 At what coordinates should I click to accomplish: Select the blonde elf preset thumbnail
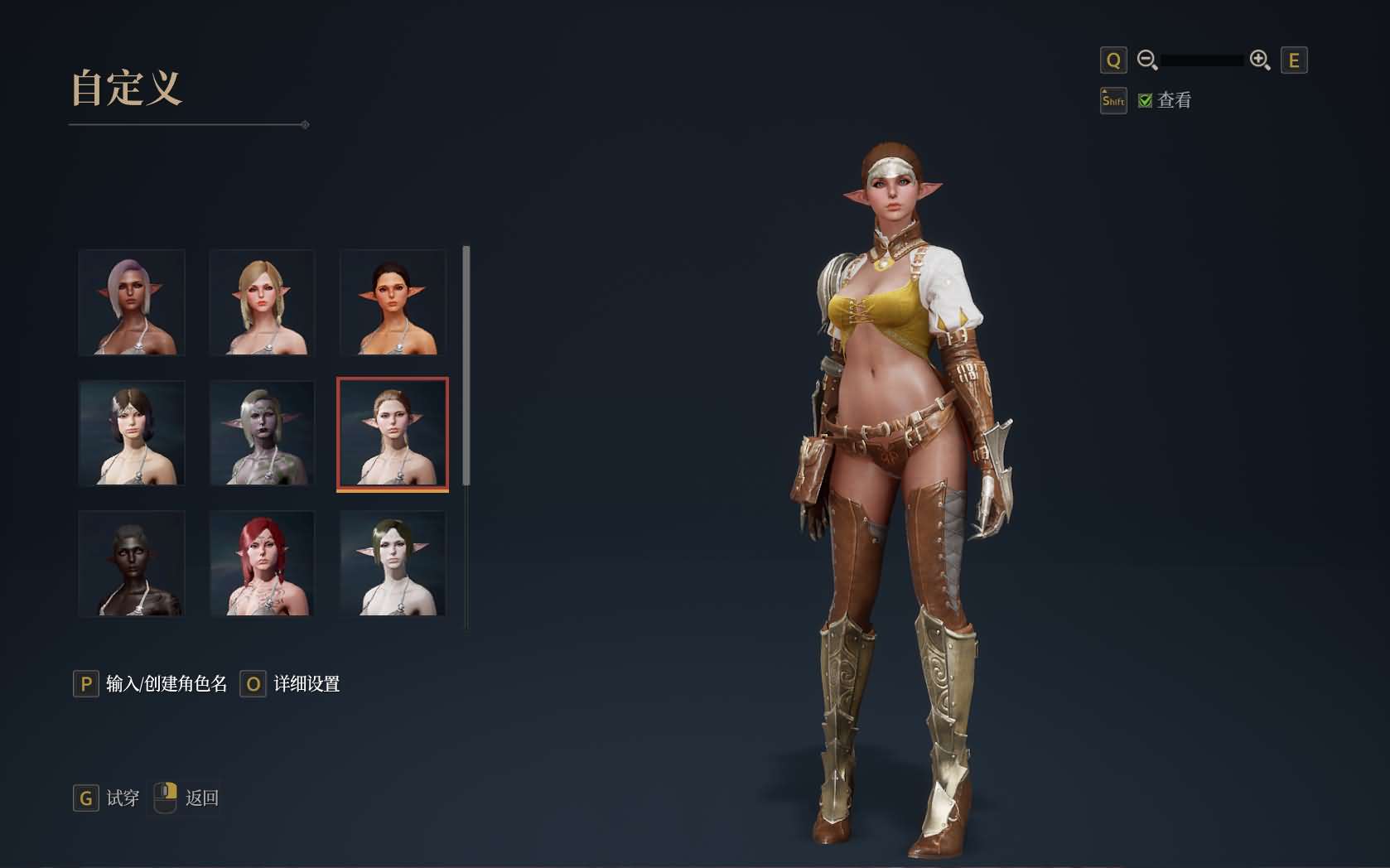[x=263, y=303]
